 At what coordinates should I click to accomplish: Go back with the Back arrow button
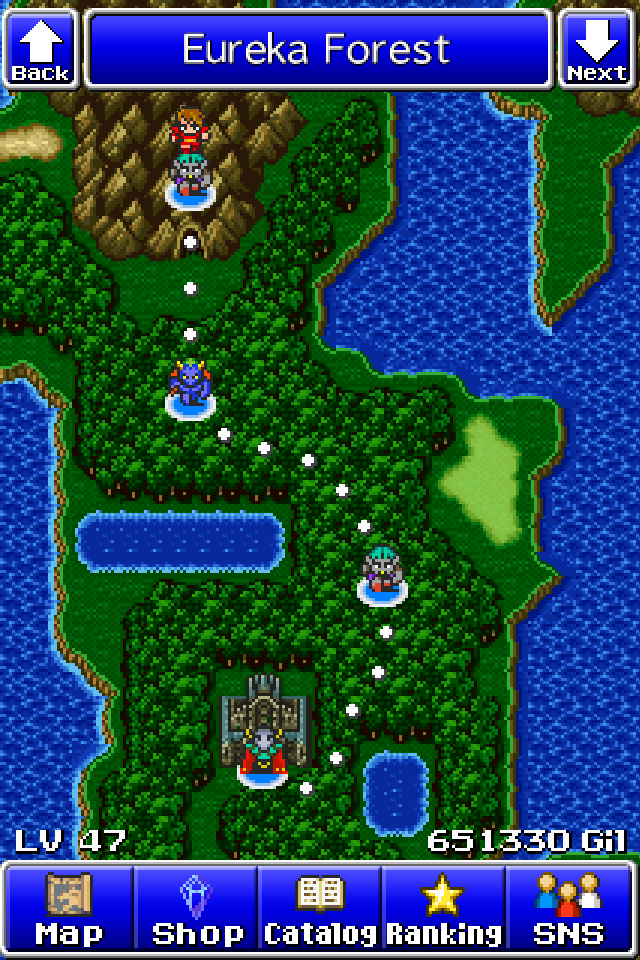pos(40,48)
